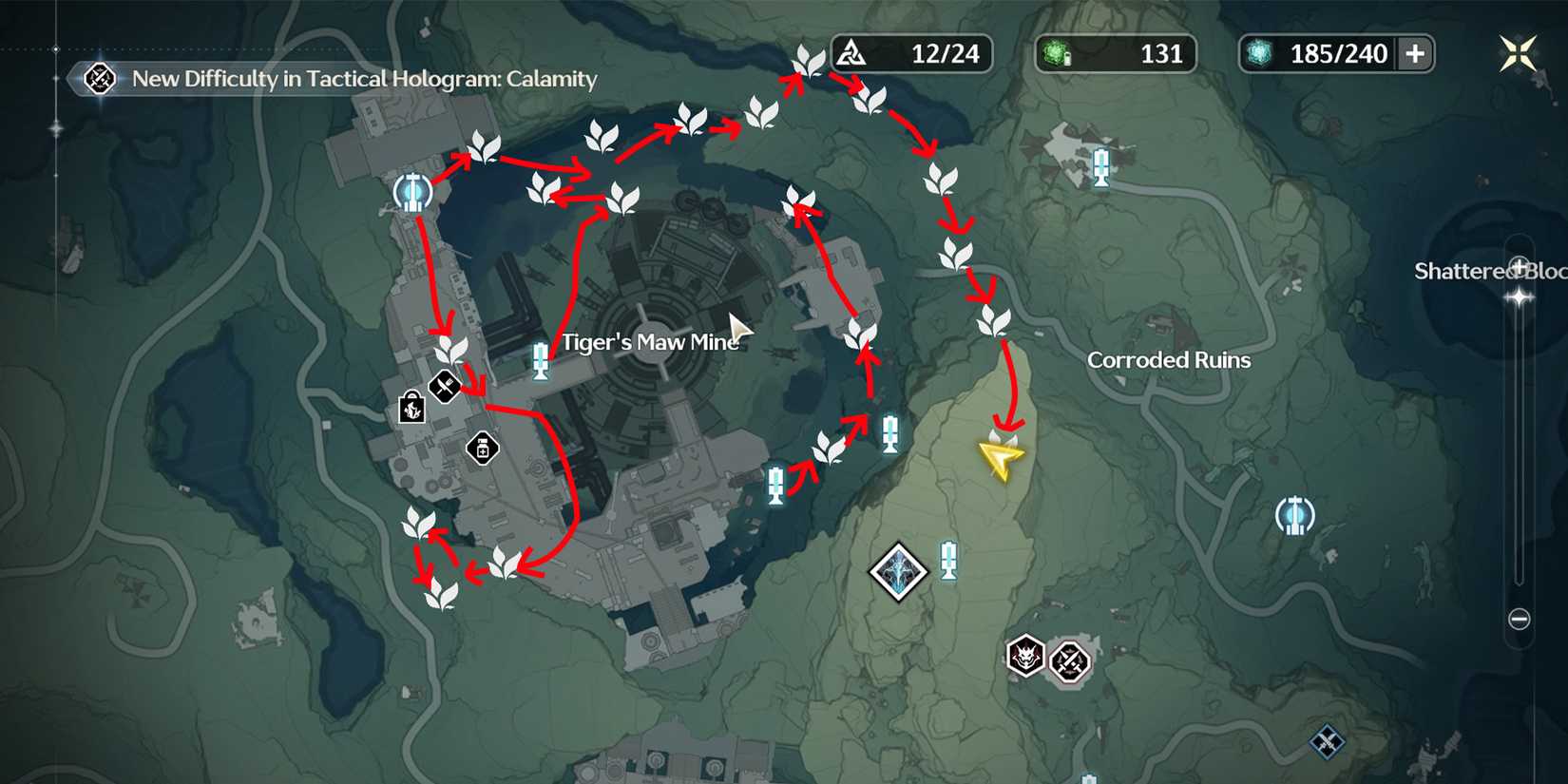Close the map with the top-right X emblem

(1518, 52)
